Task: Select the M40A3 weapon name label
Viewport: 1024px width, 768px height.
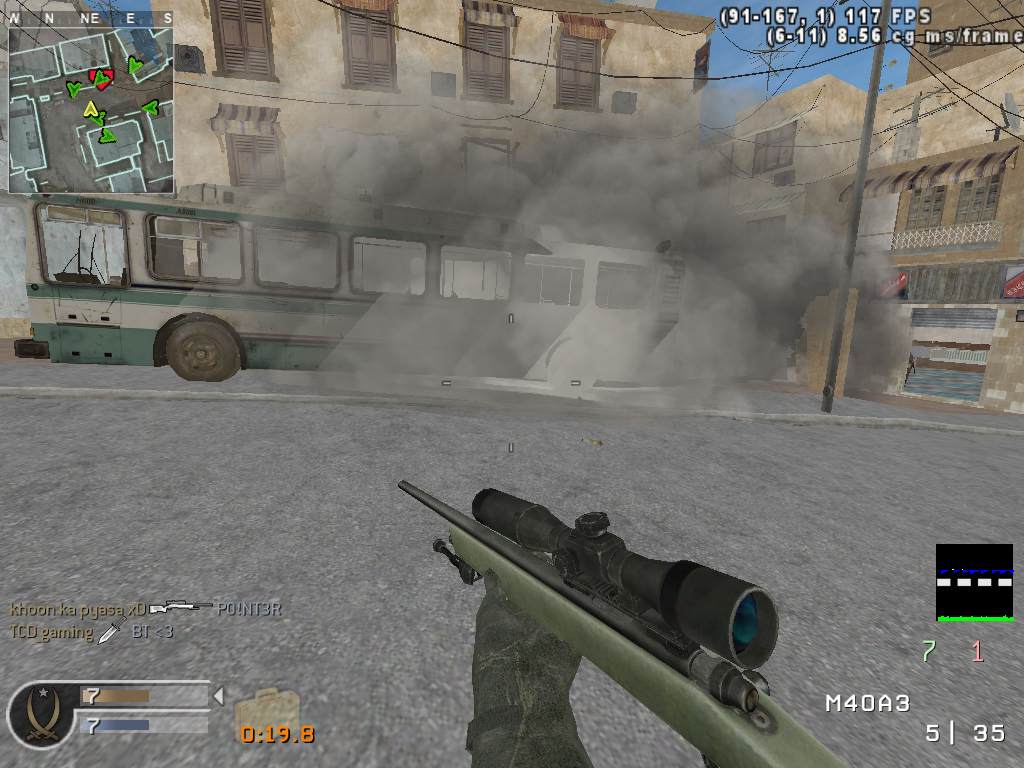Action: 867,703
